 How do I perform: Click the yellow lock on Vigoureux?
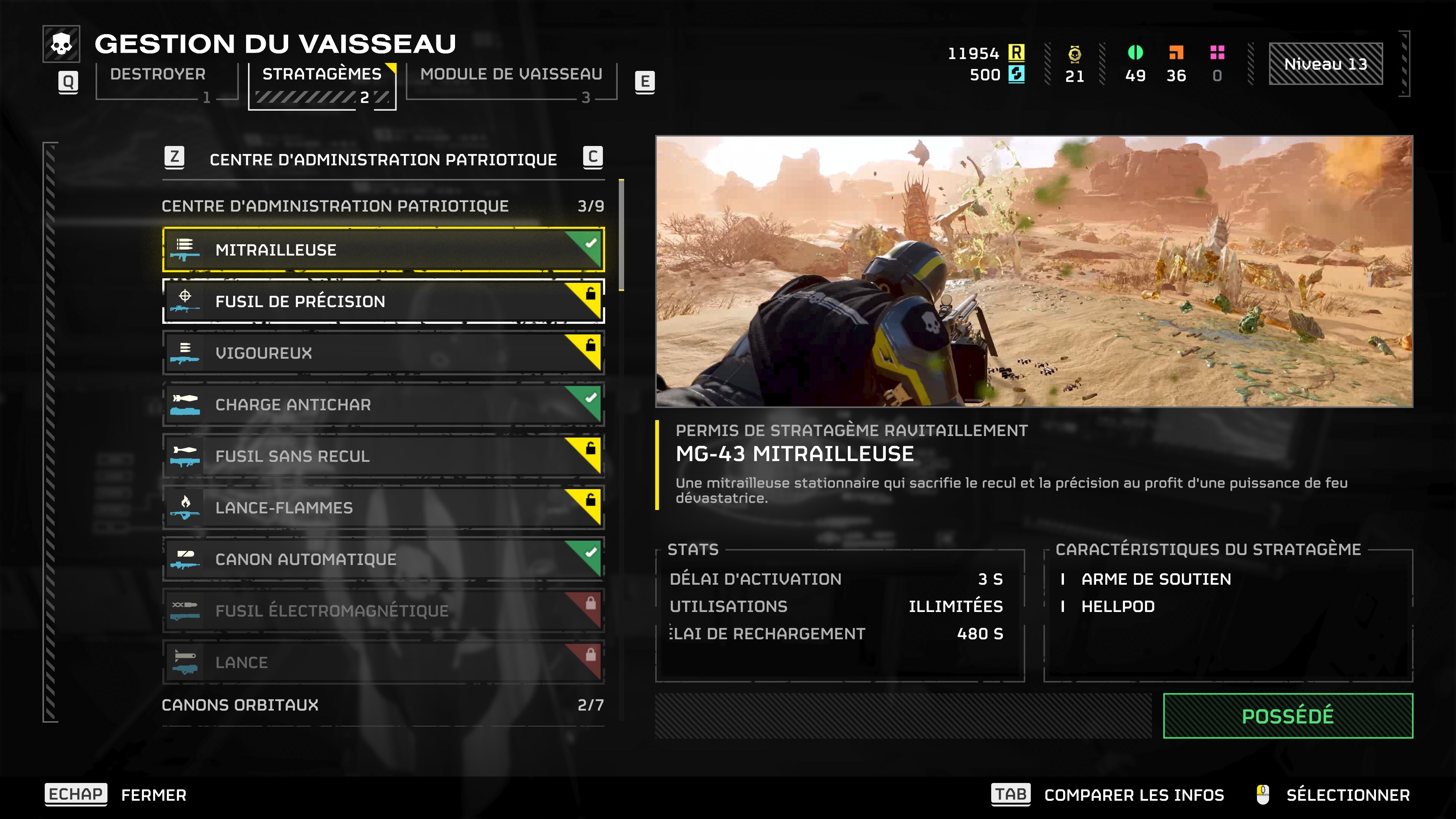point(592,345)
